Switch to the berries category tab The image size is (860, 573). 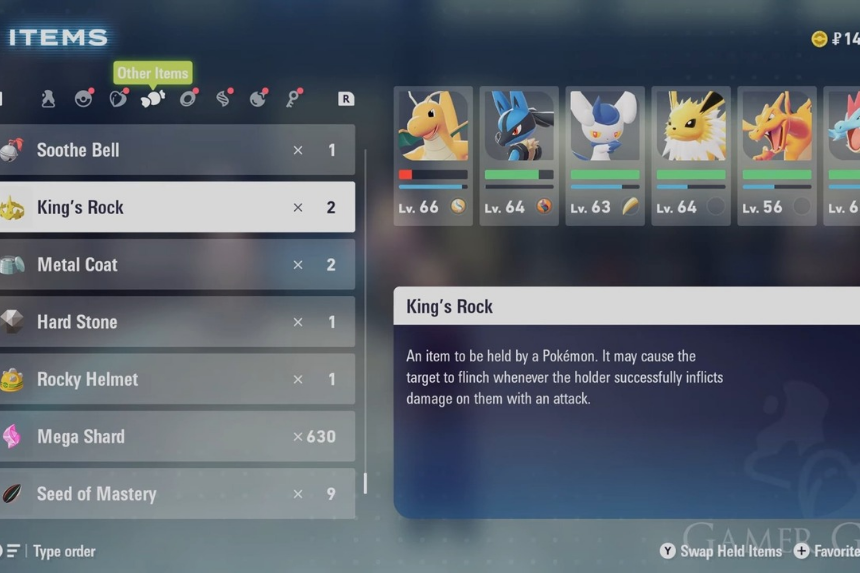point(118,98)
